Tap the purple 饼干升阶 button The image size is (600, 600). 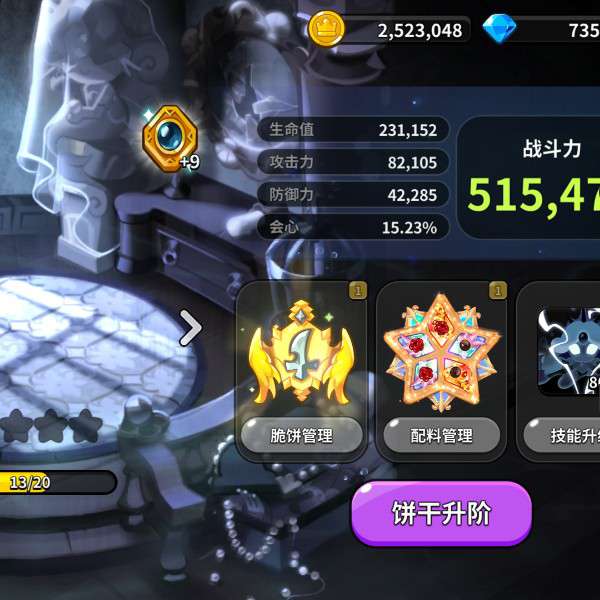tap(440, 513)
